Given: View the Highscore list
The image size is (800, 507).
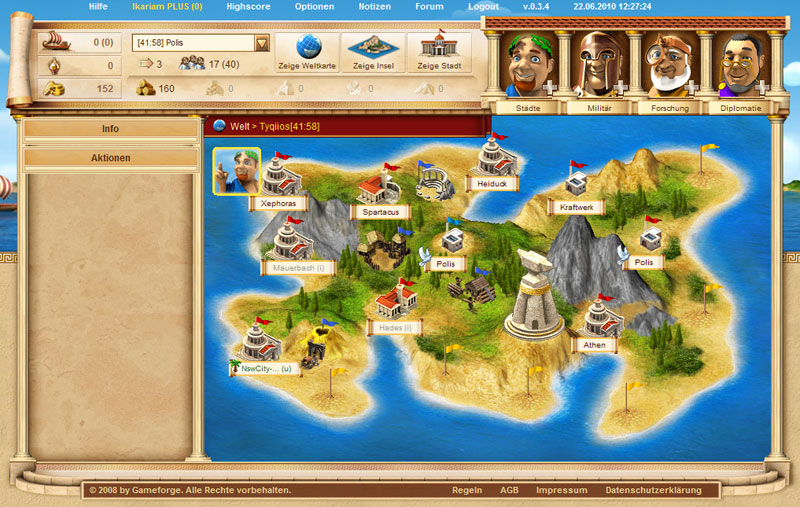Looking at the screenshot, I should (247, 6).
